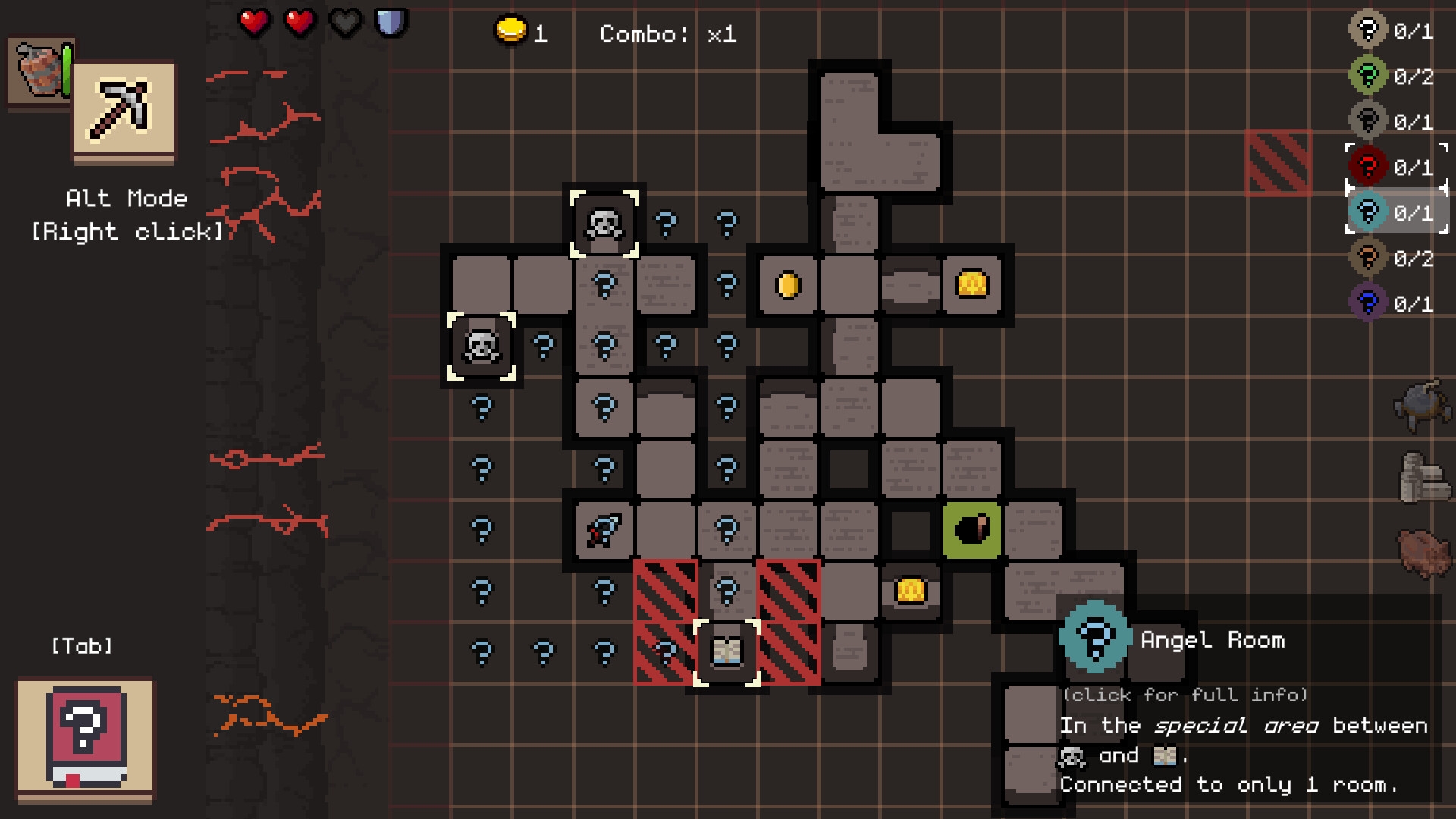
Task: Choose the orange question-mark room counter
Action: coord(1392,259)
